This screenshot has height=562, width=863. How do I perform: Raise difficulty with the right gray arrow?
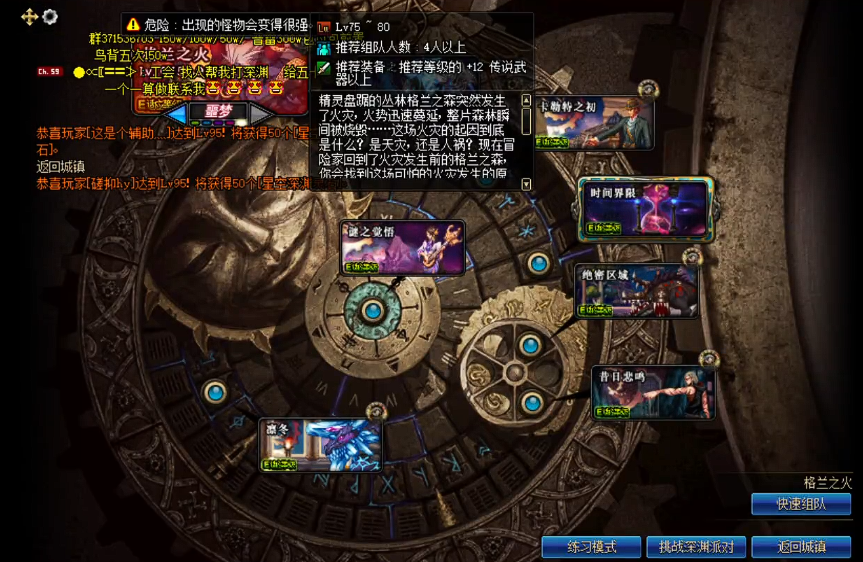259,113
